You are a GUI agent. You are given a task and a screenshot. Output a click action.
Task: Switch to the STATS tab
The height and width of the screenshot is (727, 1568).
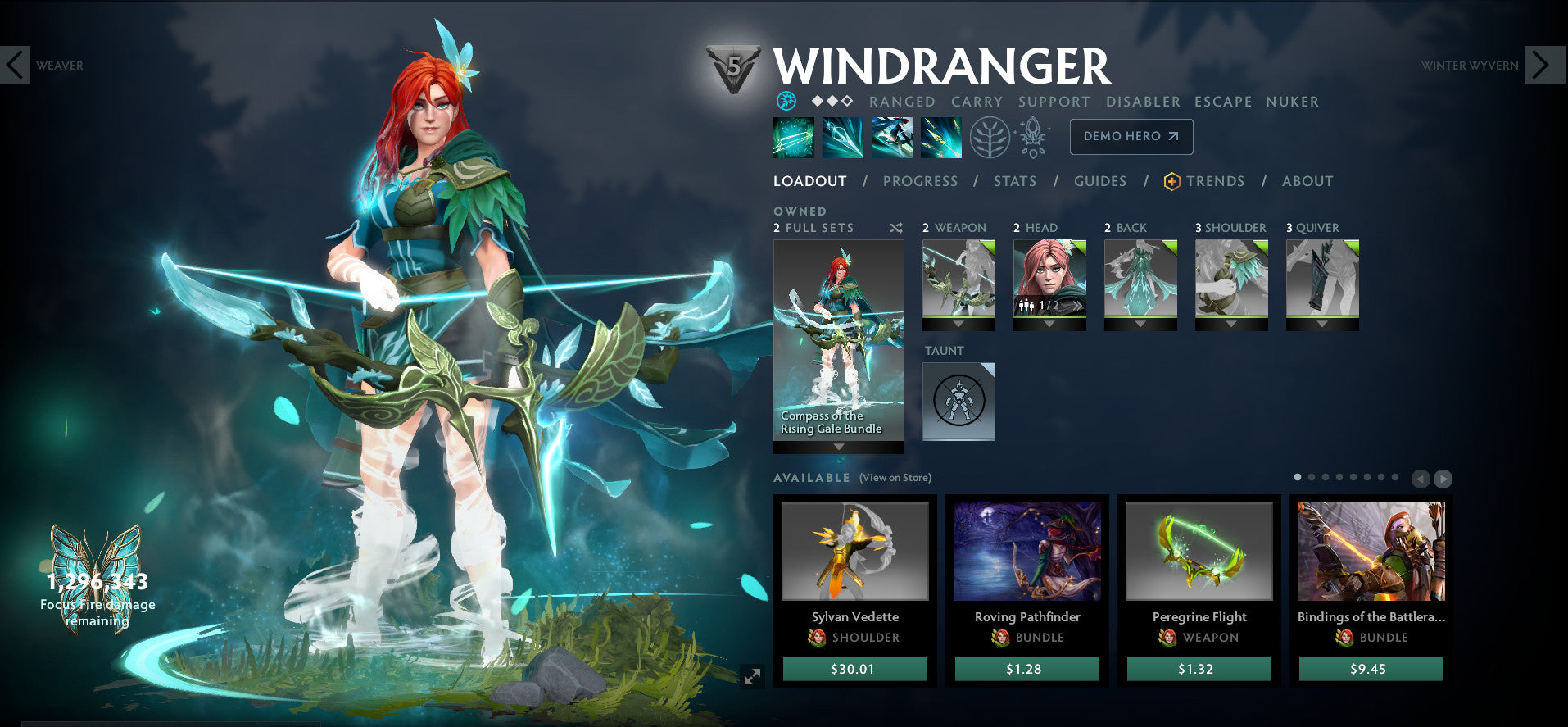coord(1015,181)
